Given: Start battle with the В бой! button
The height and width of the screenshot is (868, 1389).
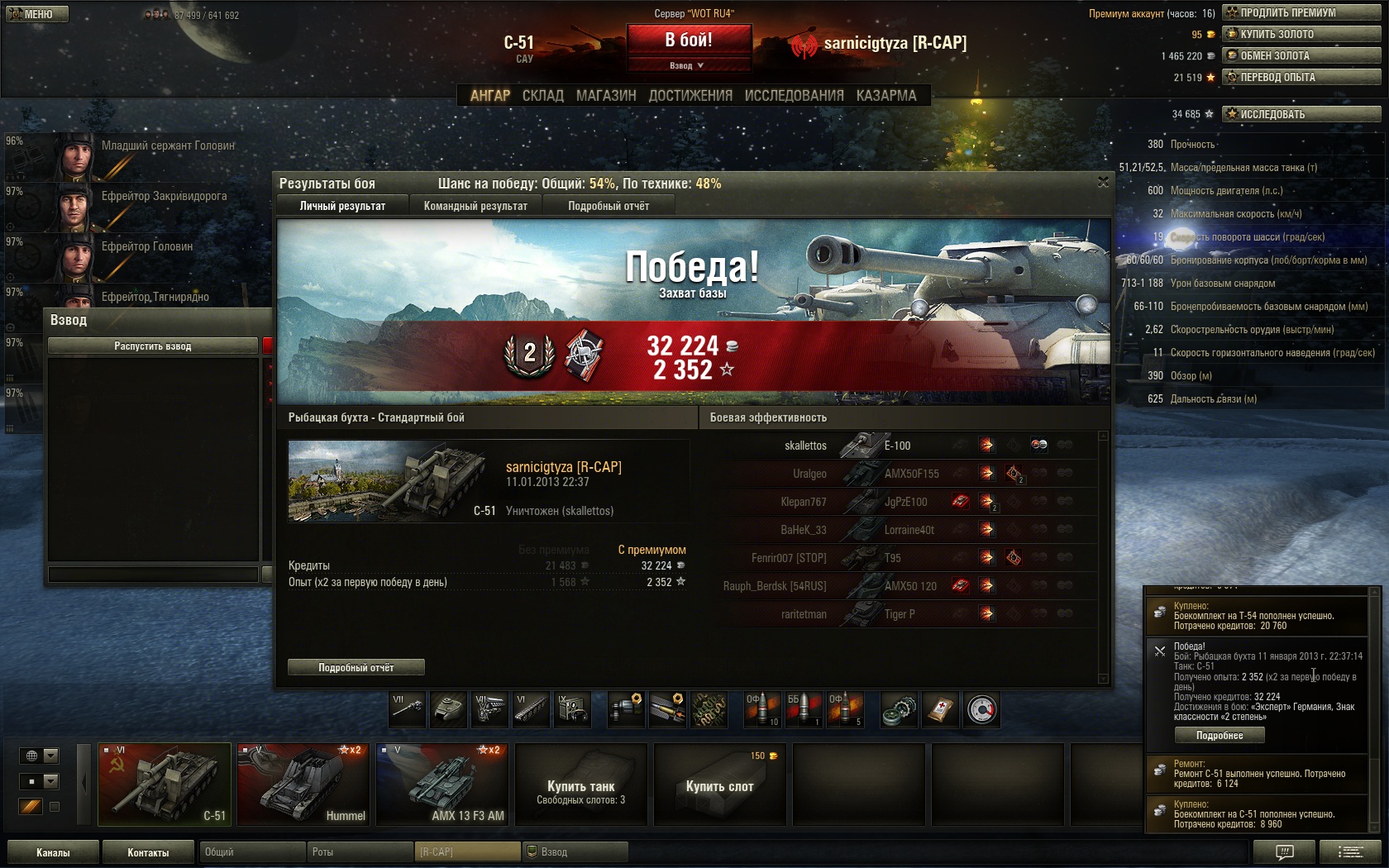Looking at the screenshot, I should (x=689, y=40).
